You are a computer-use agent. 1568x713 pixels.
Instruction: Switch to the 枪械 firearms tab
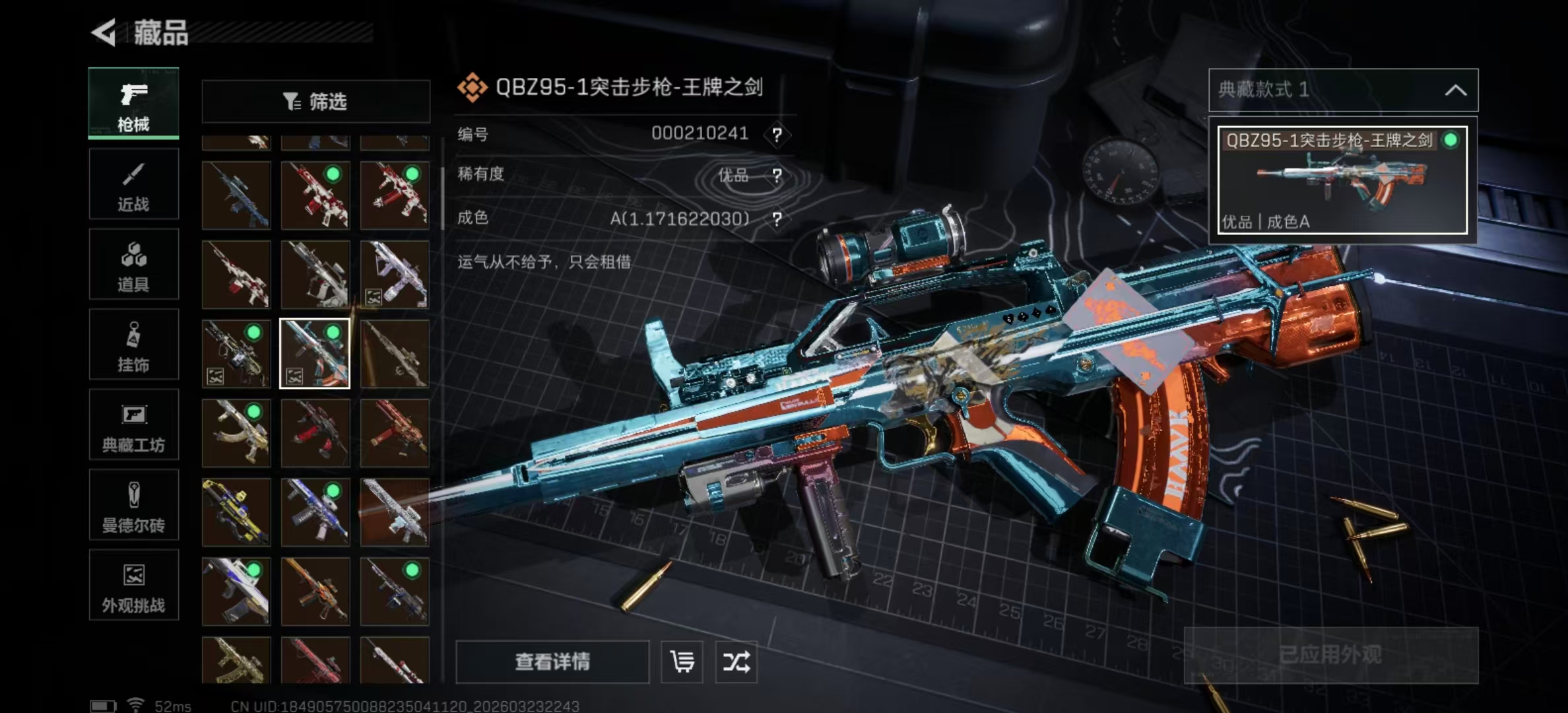(x=133, y=104)
